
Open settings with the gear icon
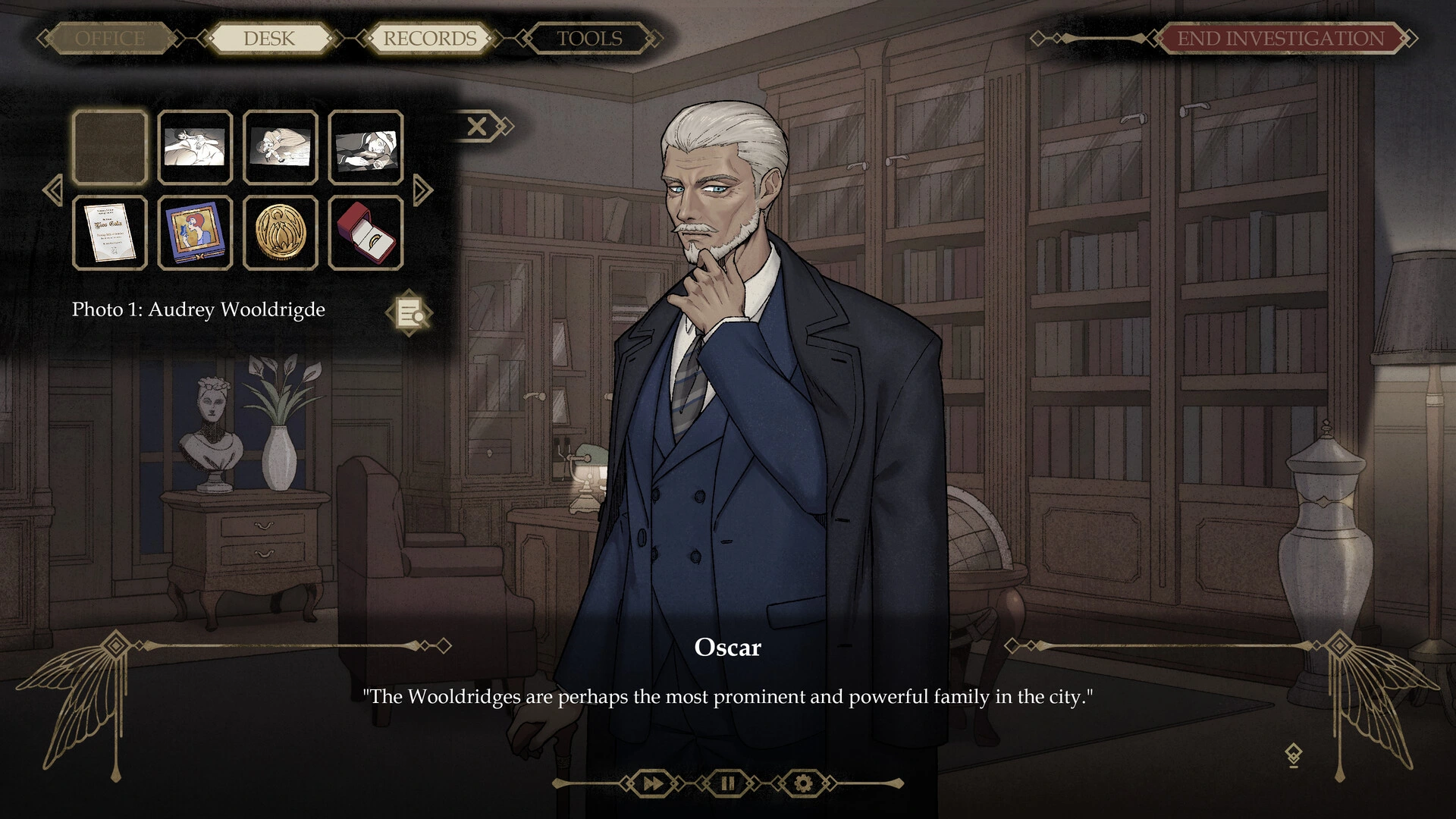[803, 783]
